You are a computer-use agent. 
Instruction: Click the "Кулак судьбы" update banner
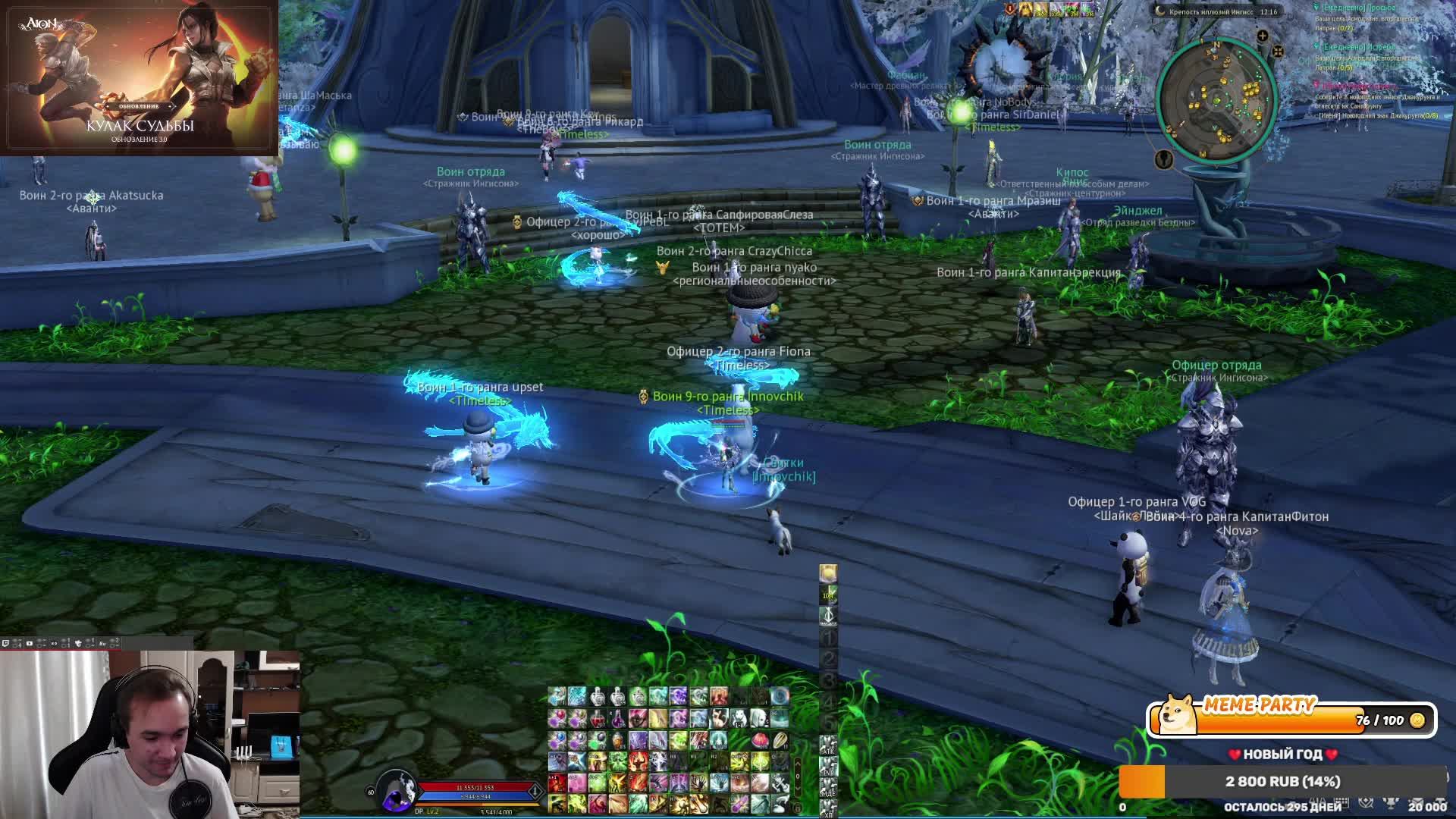140,77
